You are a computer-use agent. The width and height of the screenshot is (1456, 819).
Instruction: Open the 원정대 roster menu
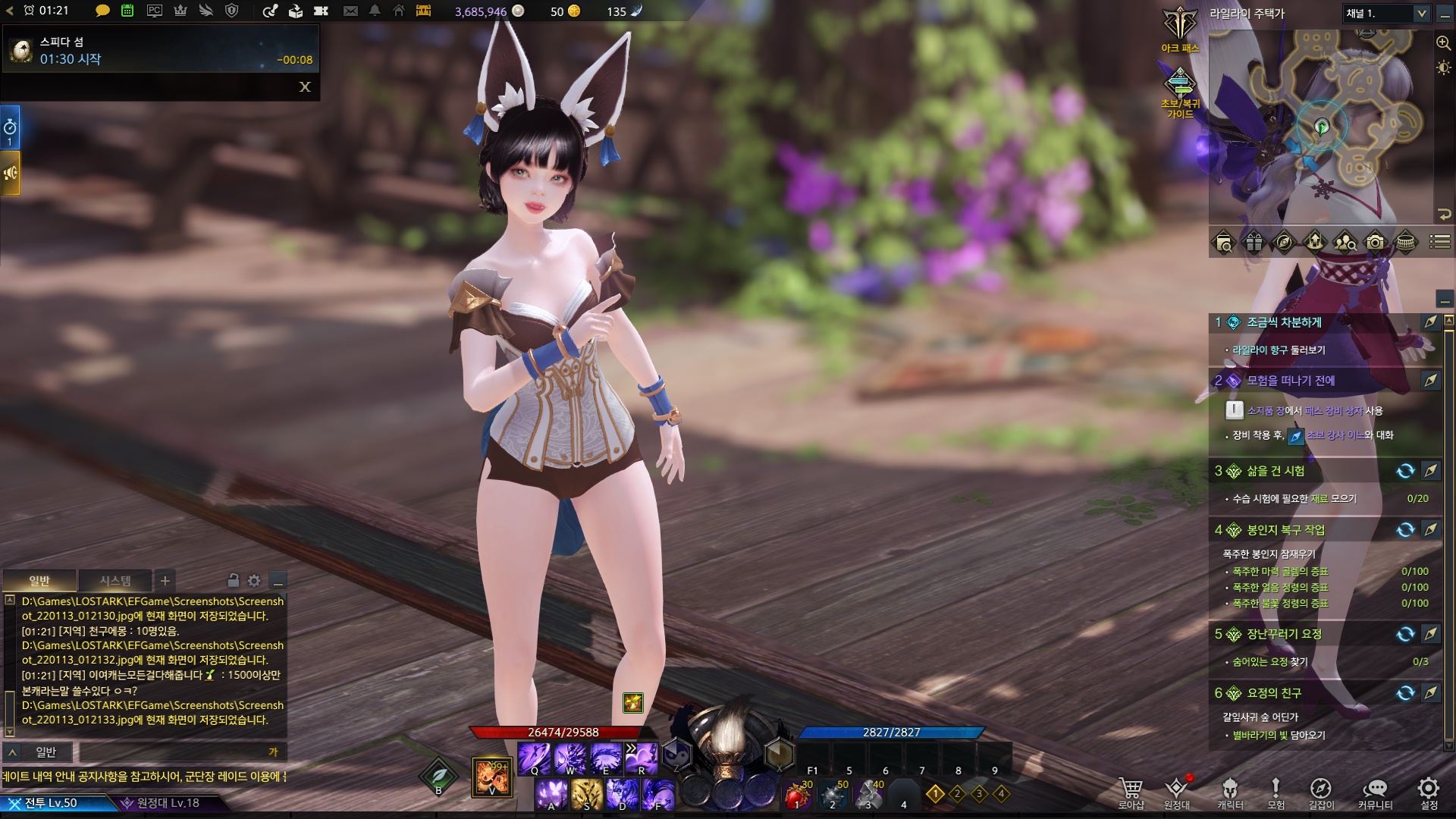(1176, 792)
